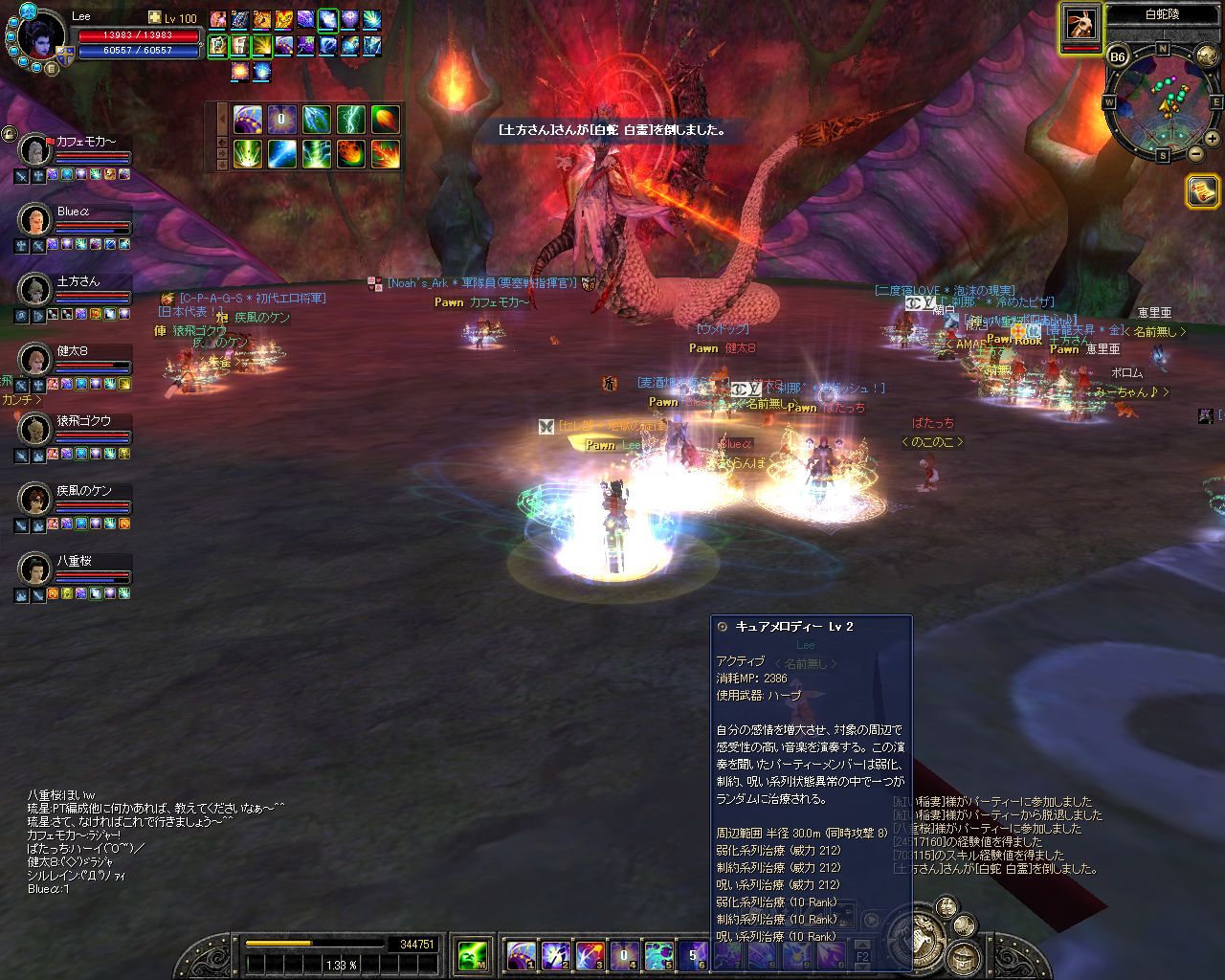Zoom out the minimap with minus button

pos(1196,153)
